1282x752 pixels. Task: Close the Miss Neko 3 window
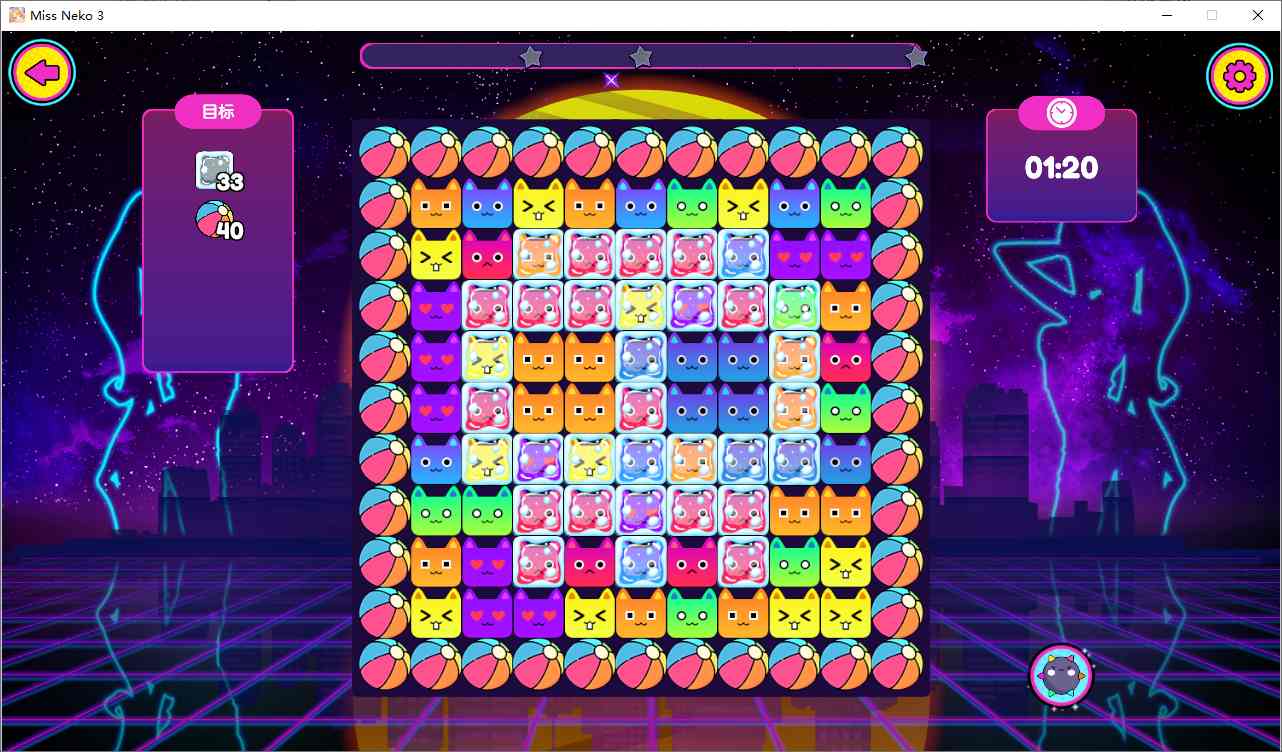point(1257,15)
